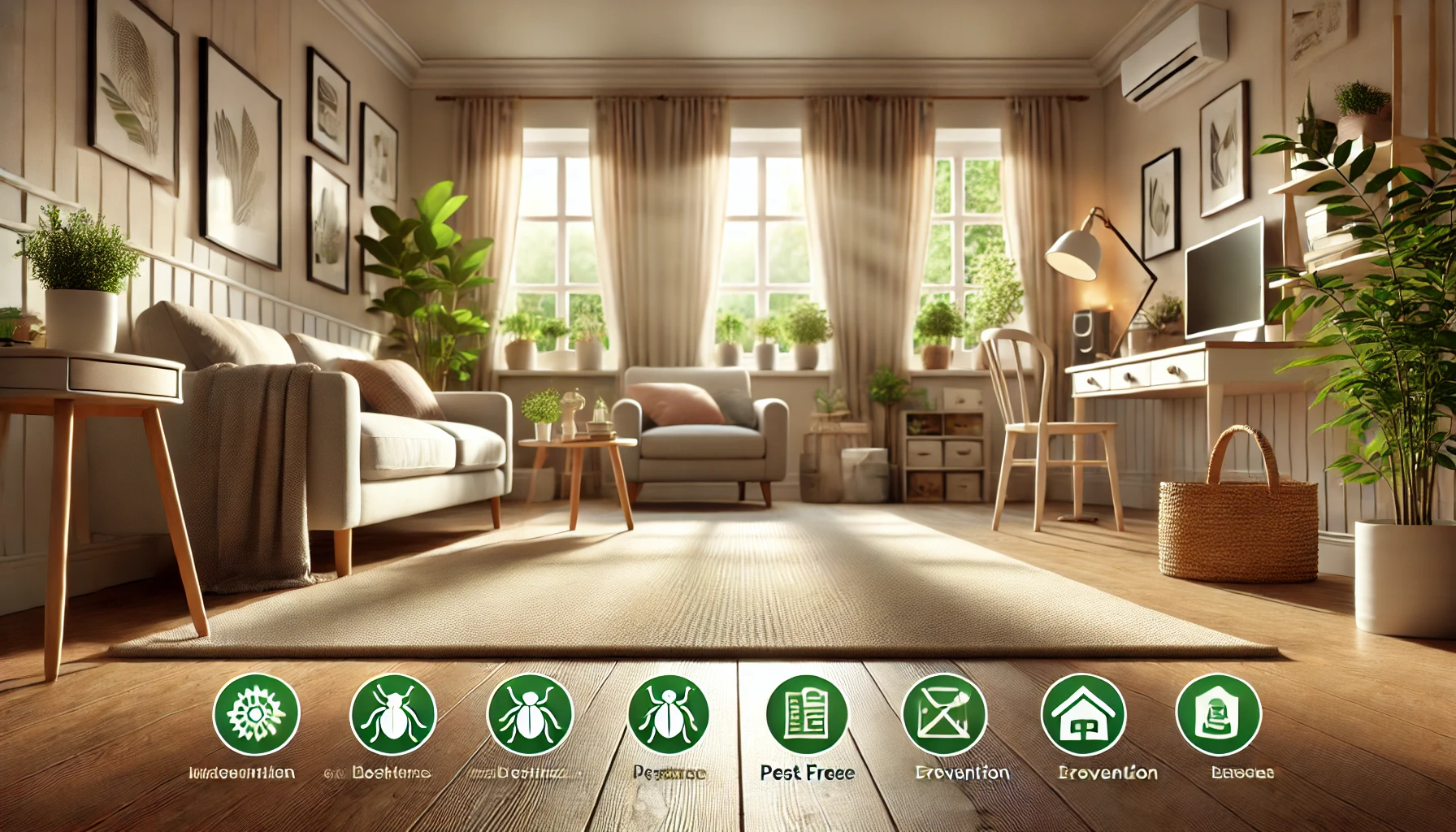Open the Pest Free document icon
1456x832 pixels.
point(807,715)
